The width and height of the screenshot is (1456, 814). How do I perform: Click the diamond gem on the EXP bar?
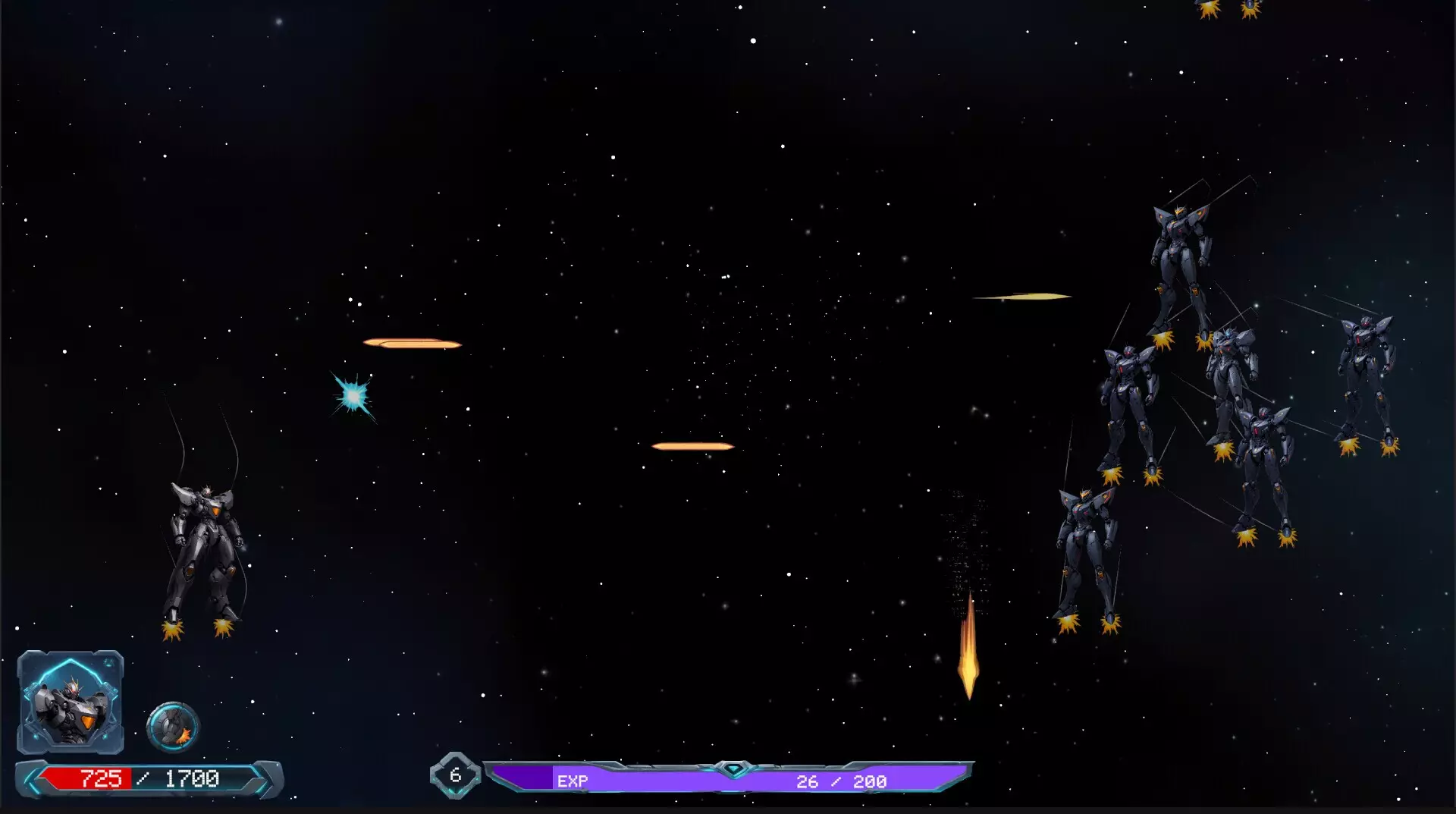point(733,768)
